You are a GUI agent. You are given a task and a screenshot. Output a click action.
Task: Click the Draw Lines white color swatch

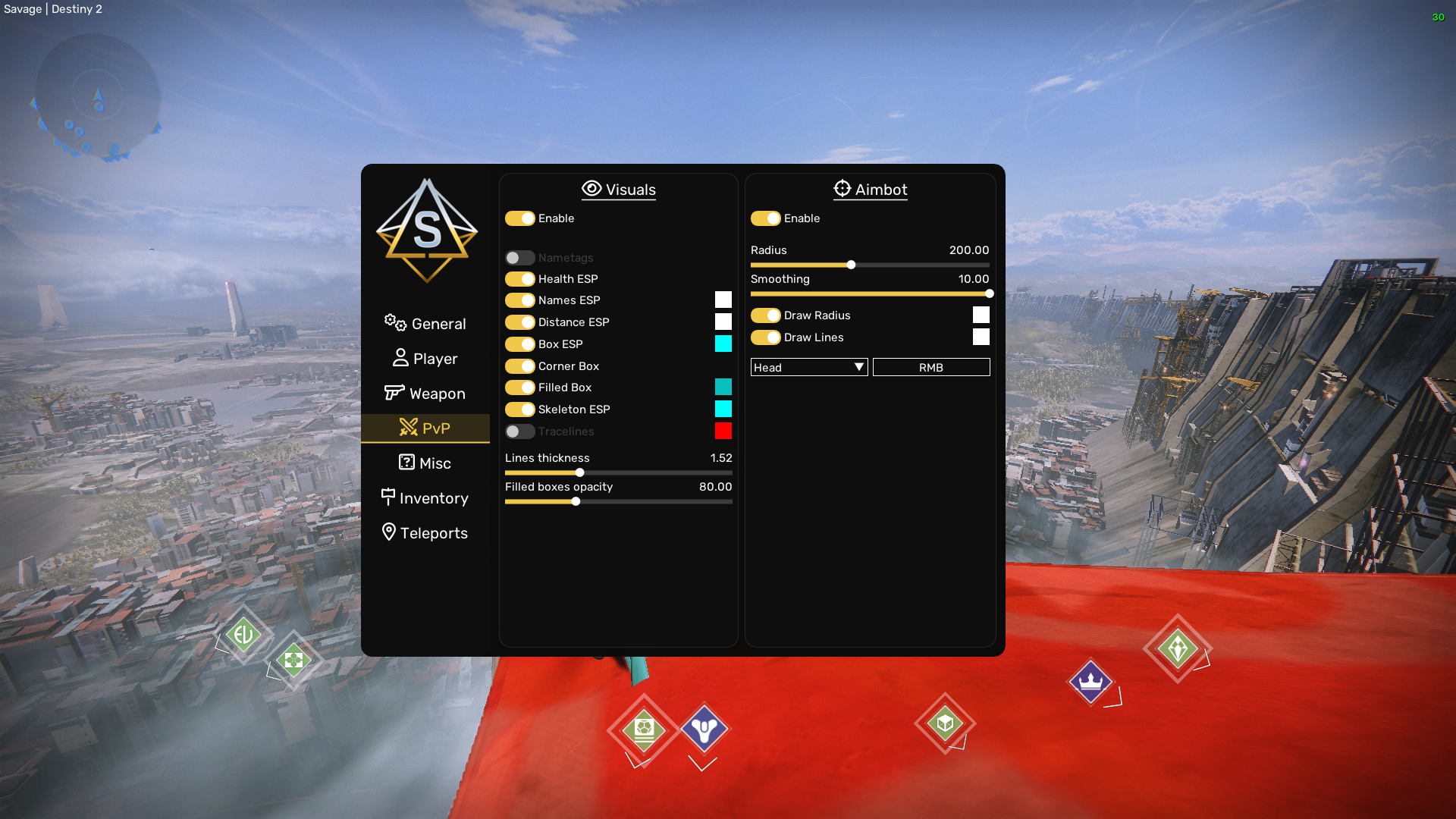[x=981, y=337]
